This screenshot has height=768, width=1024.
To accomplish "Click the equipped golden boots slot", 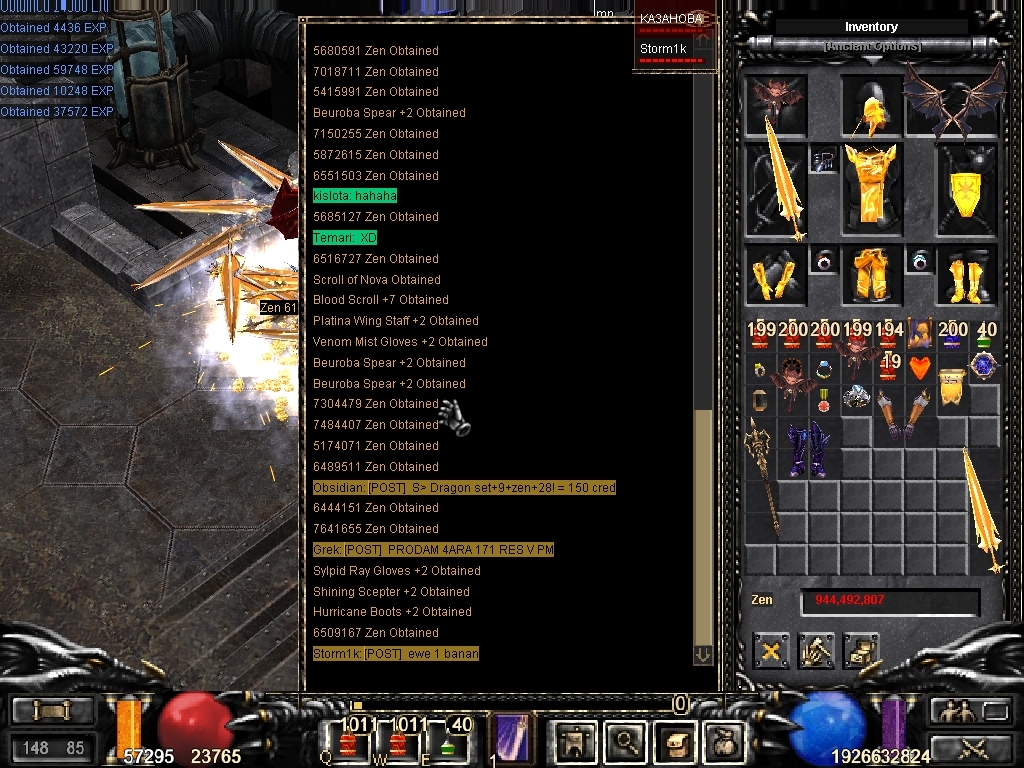I will pos(966,275).
